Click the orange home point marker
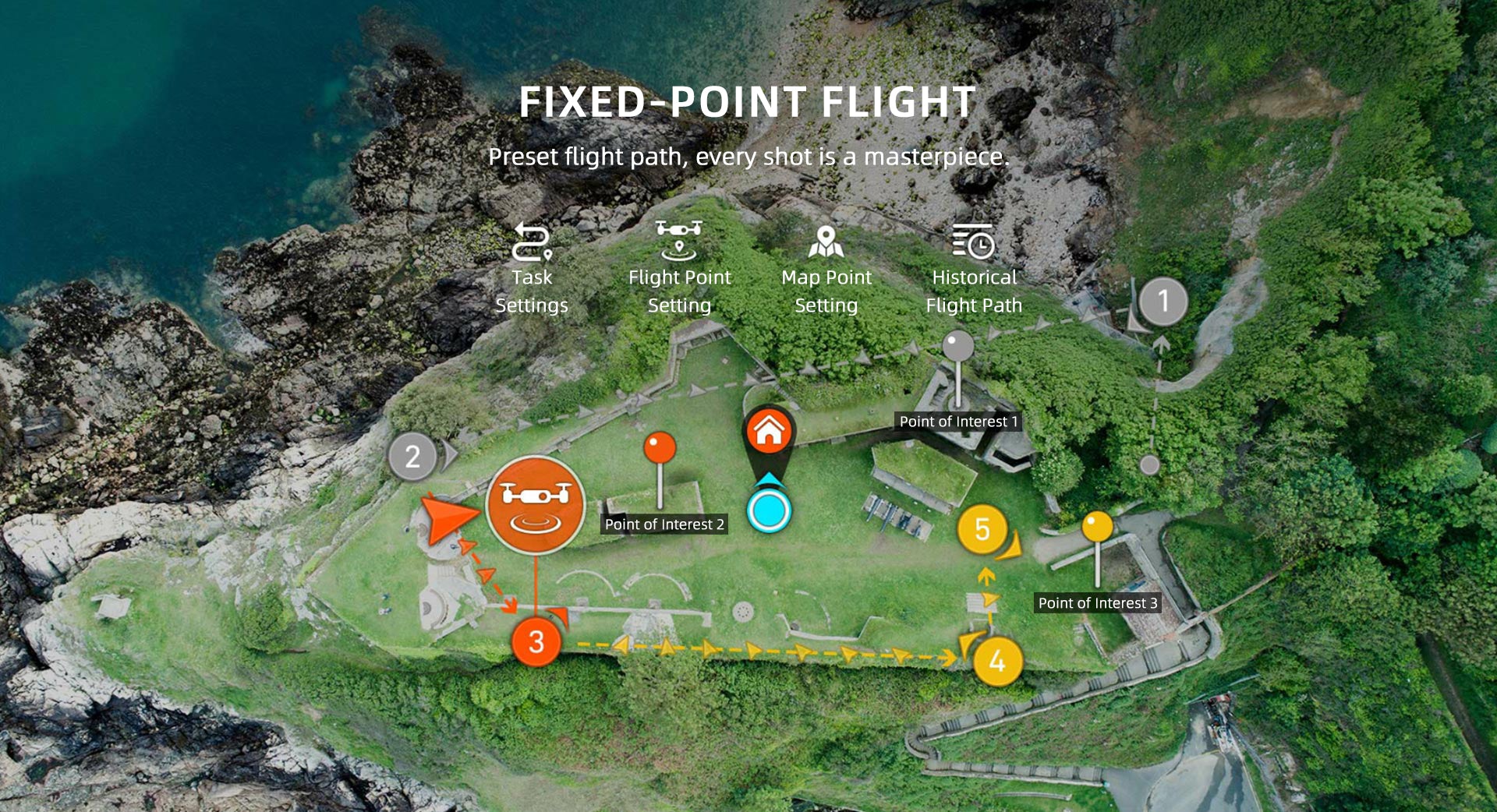The image size is (1497, 812). coord(769,431)
